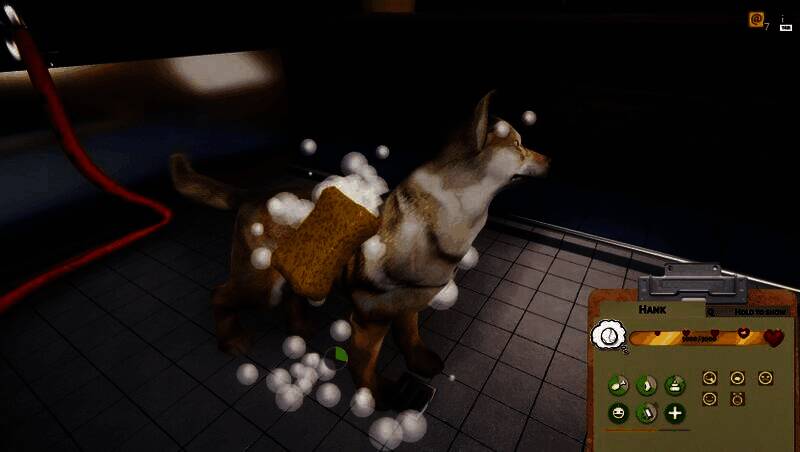This screenshot has height=452, width=800.
Task: Click the drumstick food need icon
Action: 619,384
